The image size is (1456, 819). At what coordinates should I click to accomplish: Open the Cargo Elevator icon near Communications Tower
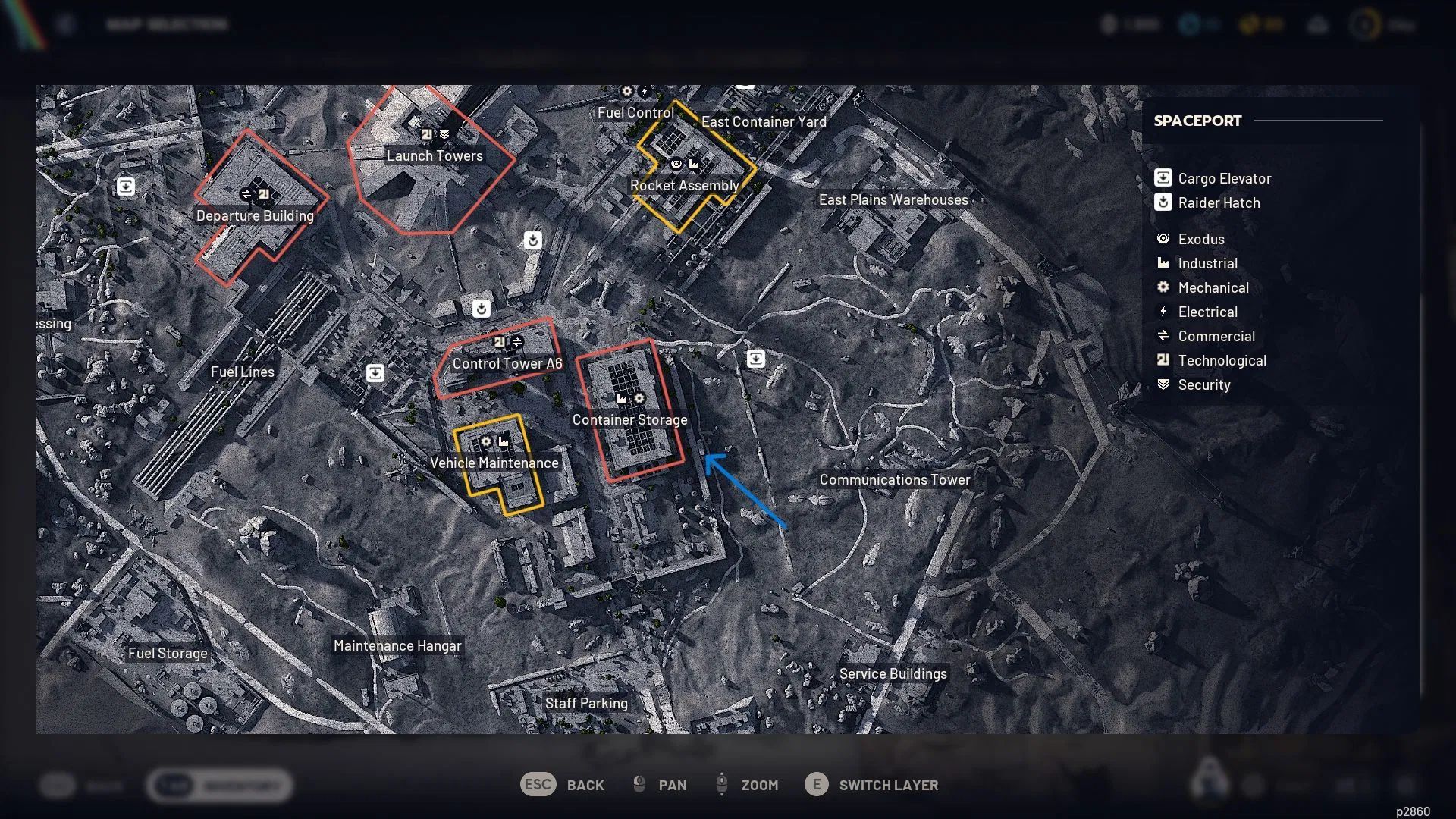pyautogui.click(x=758, y=358)
